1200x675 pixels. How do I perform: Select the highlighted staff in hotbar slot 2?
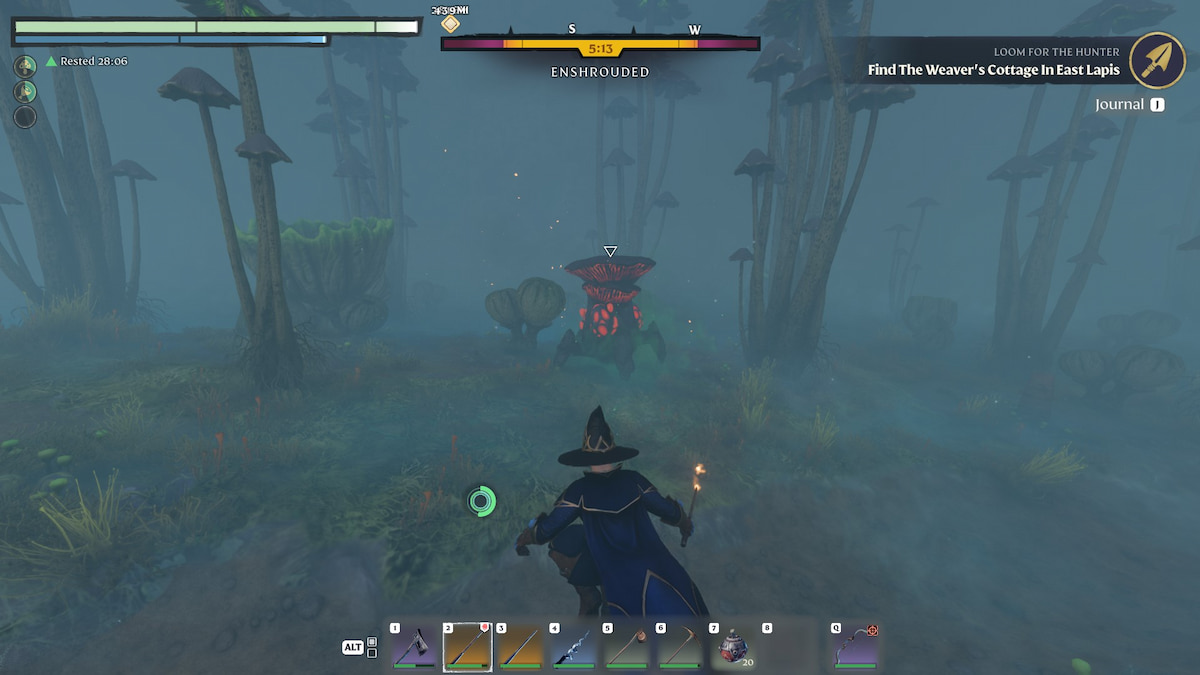coord(467,647)
